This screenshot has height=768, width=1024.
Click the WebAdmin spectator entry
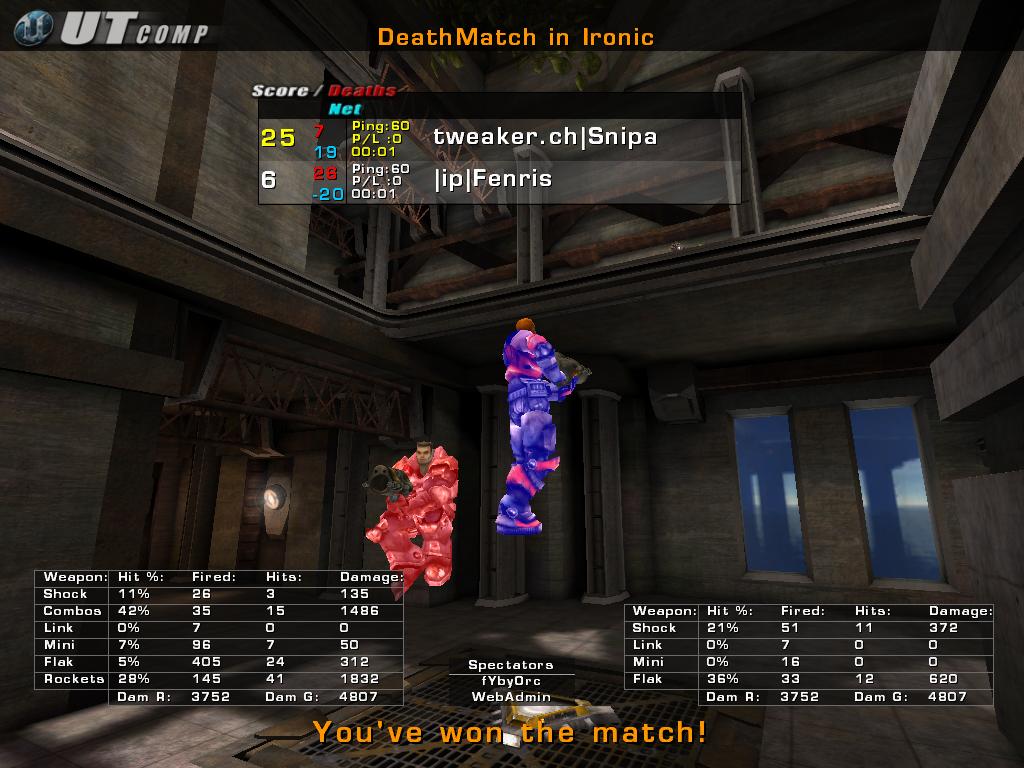511,697
